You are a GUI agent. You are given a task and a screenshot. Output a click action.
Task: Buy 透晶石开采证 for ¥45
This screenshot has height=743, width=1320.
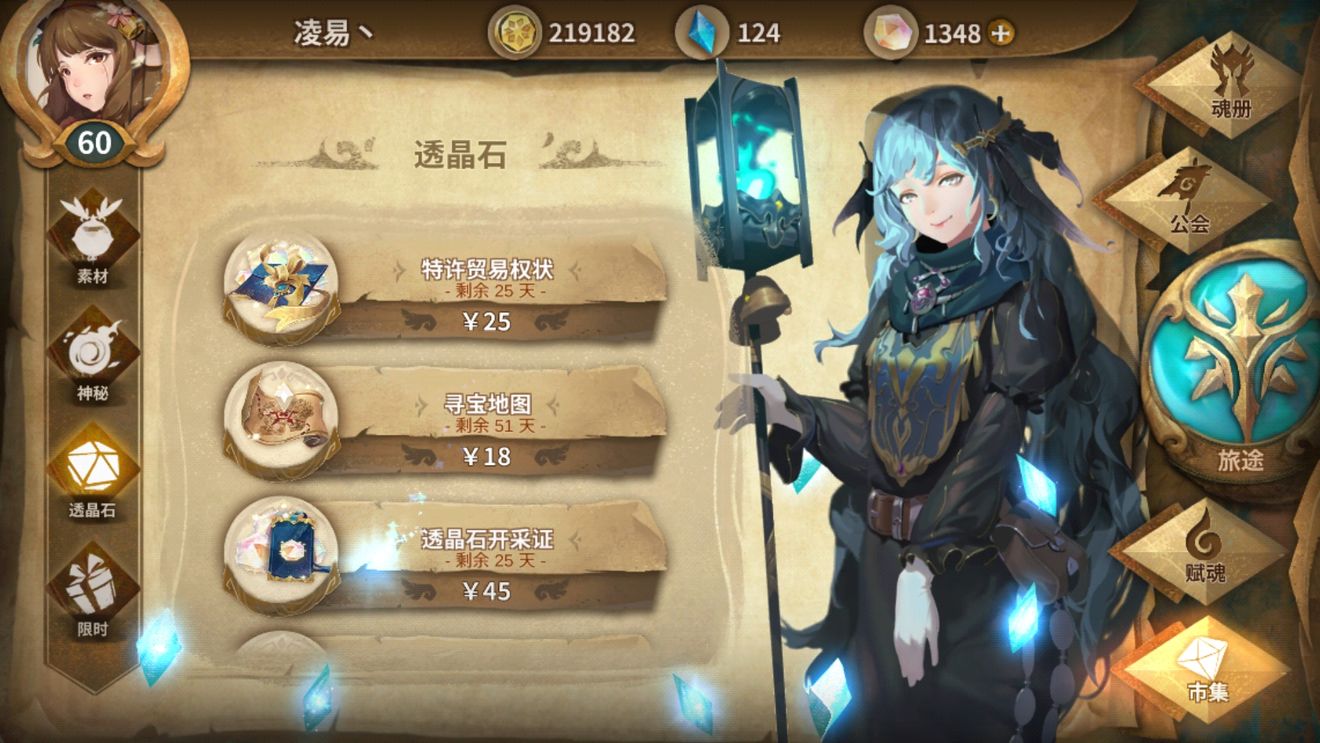[x=487, y=591]
